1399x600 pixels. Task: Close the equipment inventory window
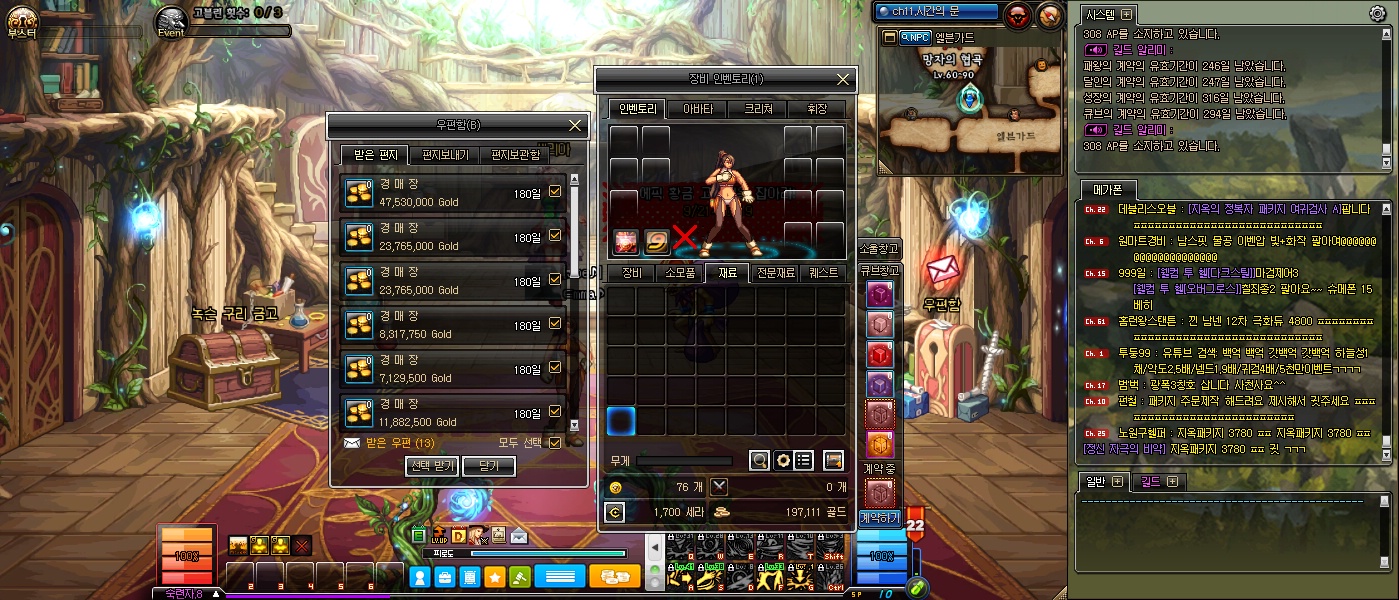point(844,79)
